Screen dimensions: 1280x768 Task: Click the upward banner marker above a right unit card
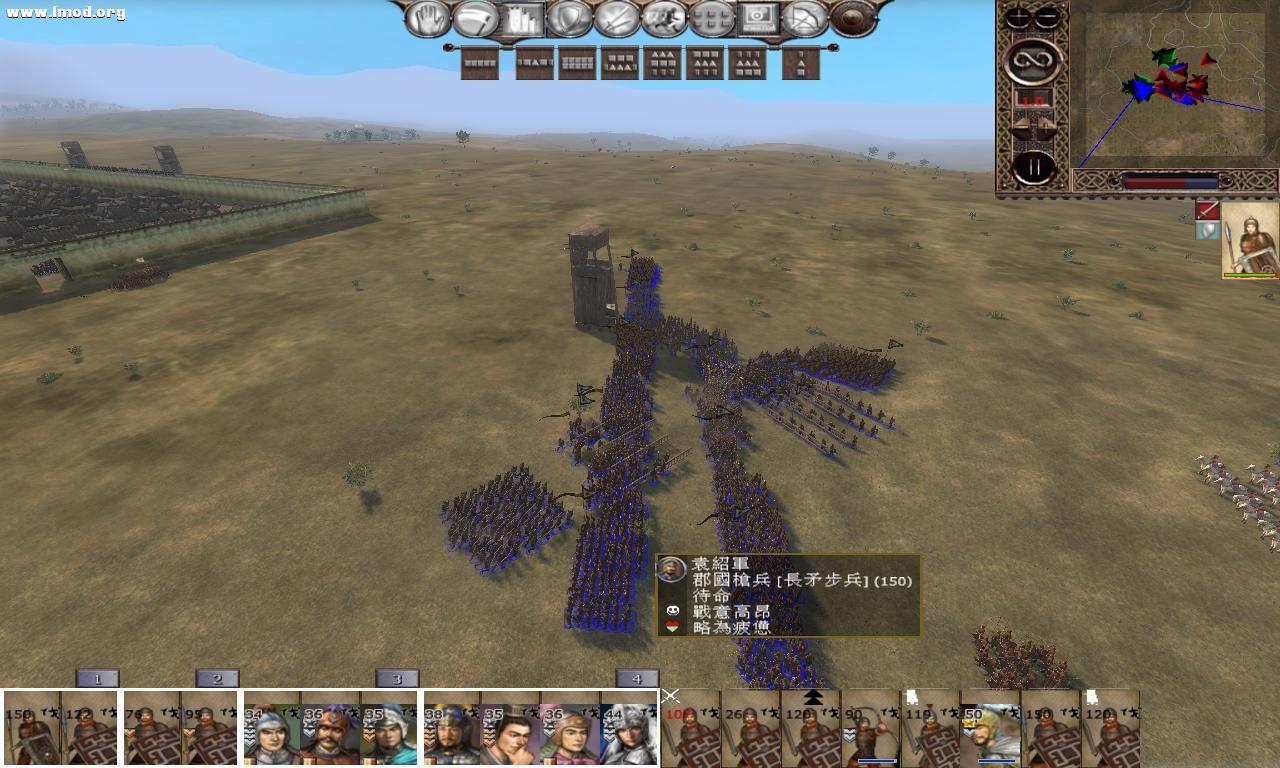[x=913, y=696]
